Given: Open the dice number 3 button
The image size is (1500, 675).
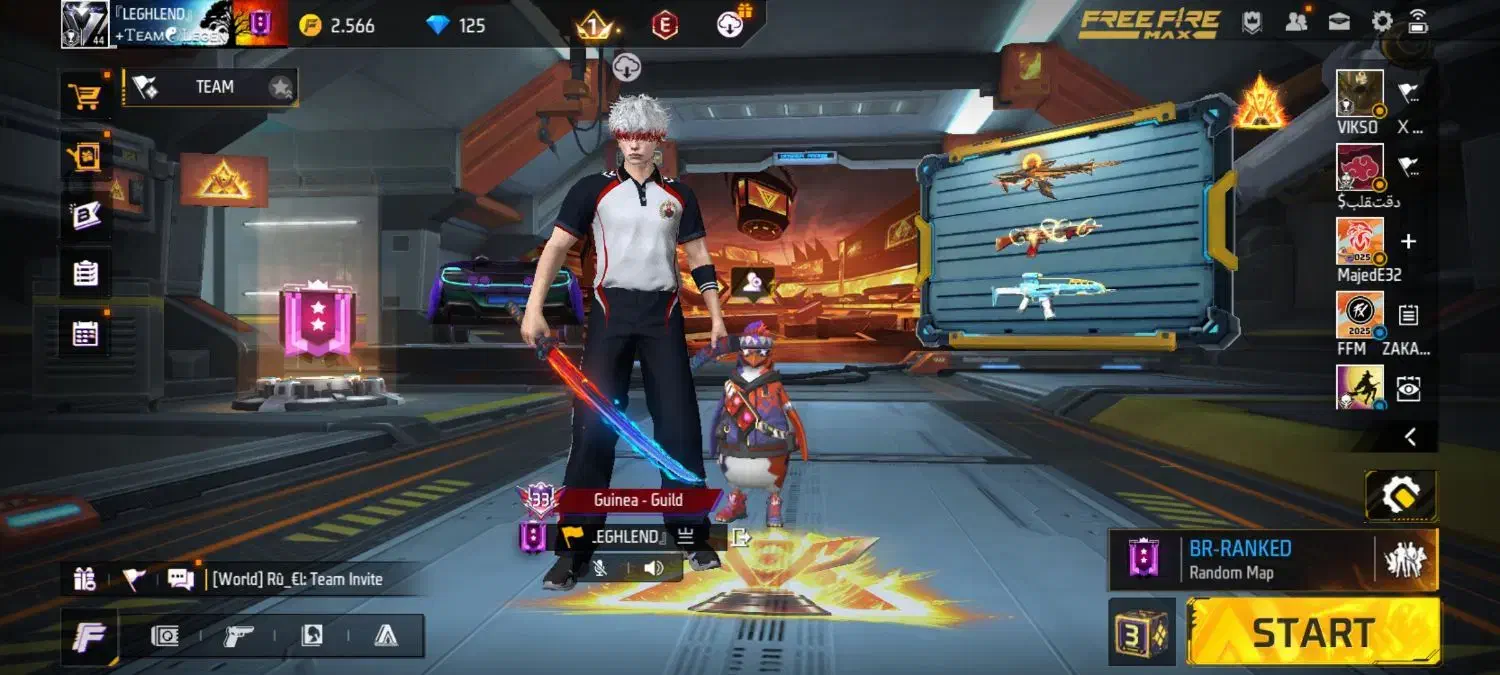Looking at the screenshot, I should [1142, 633].
